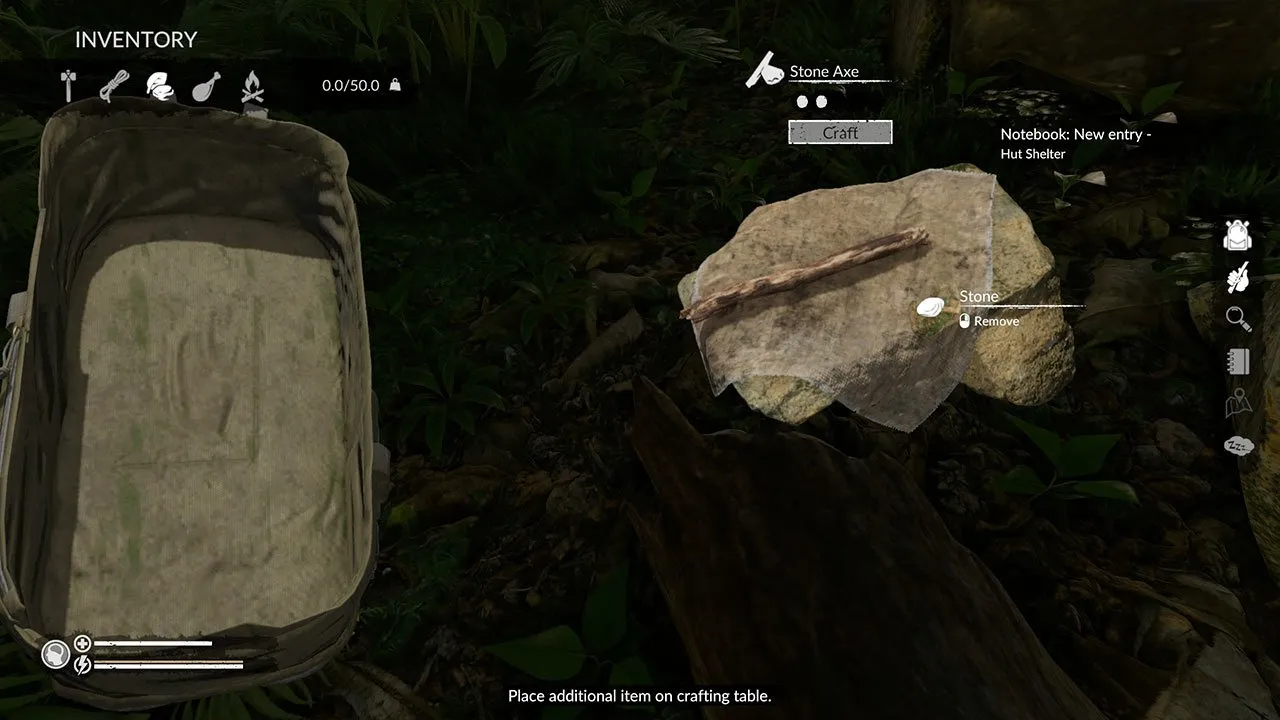The width and height of the screenshot is (1280, 720).
Task: Choose the sleep Zzz icon
Action: pos(1239,445)
